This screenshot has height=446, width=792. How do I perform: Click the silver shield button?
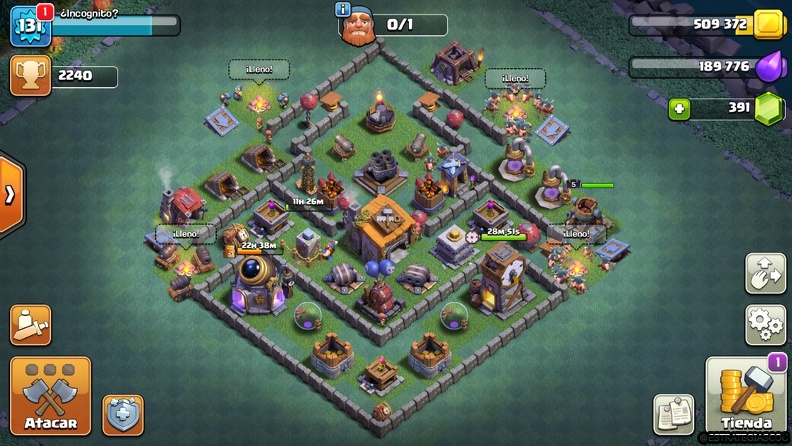coord(123,414)
